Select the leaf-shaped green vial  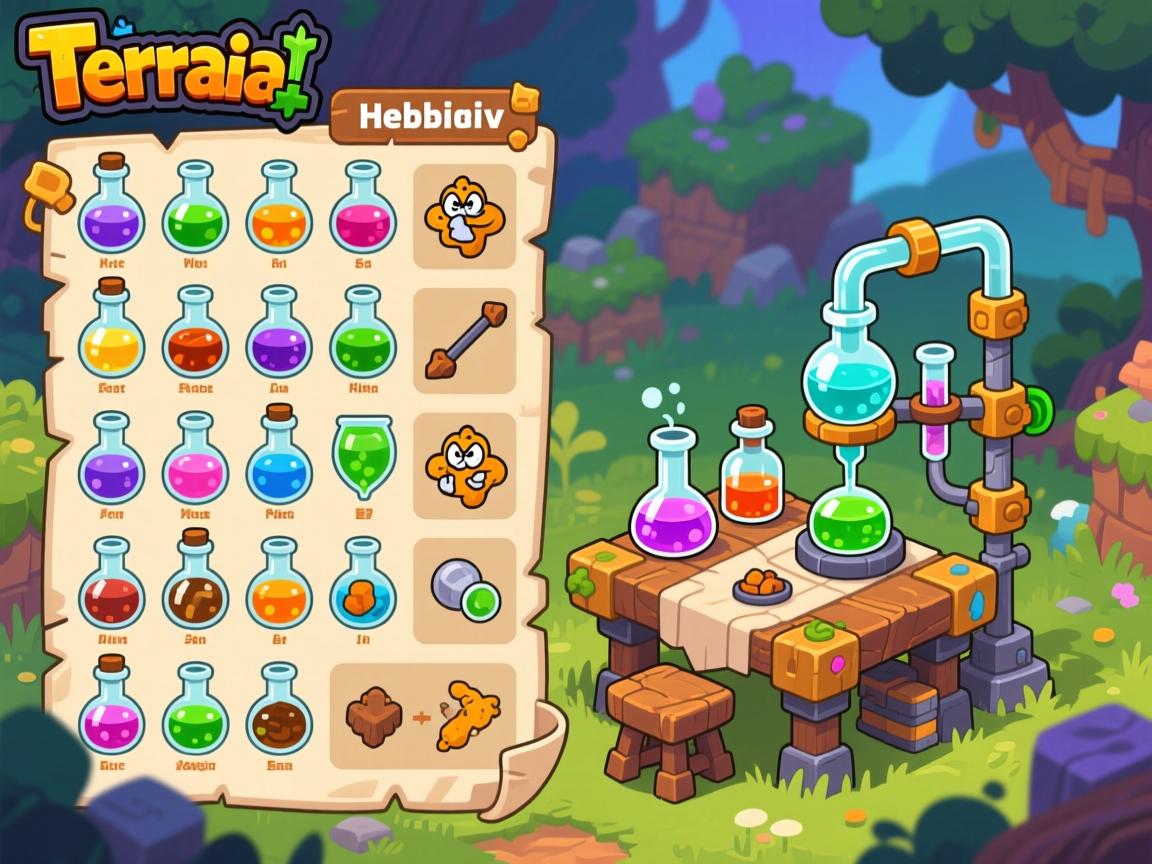(363, 456)
